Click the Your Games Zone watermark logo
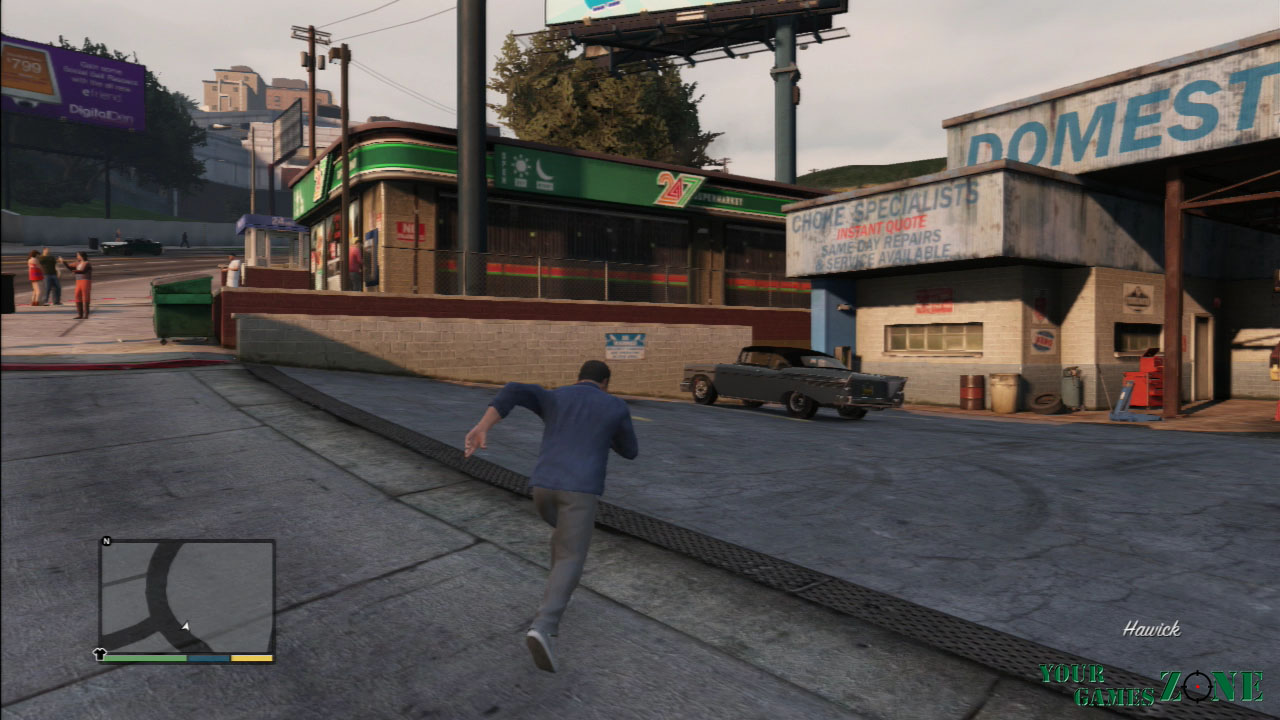This screenshot has width=1280, height=720. tap(1150, 686)
